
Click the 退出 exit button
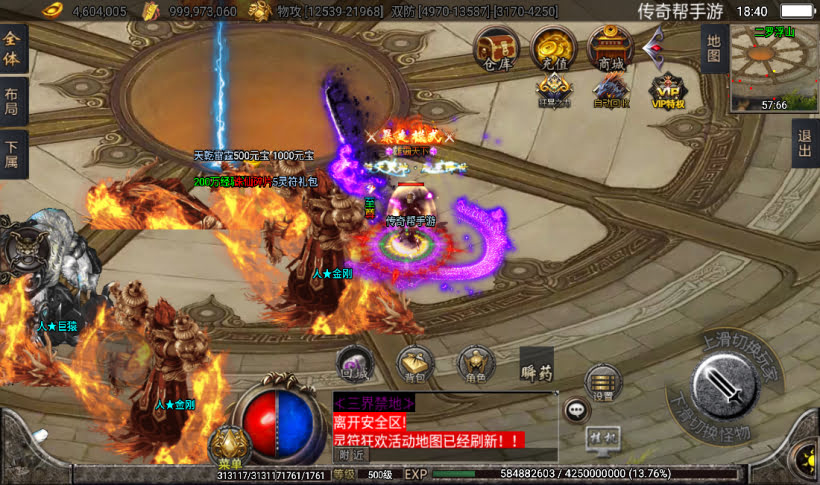804,146
